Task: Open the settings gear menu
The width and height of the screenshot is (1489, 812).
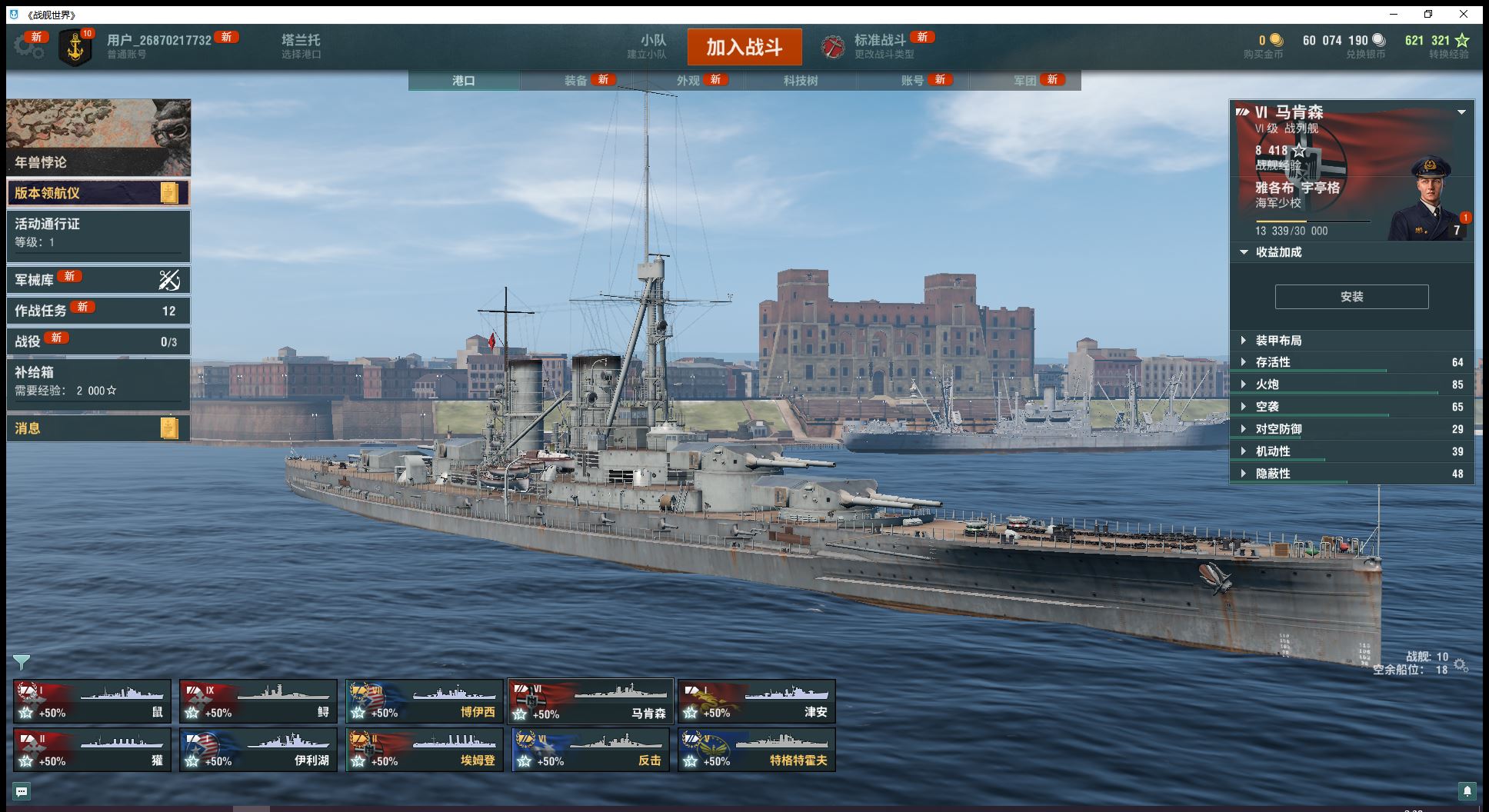Action: click(x=28, y=46)
